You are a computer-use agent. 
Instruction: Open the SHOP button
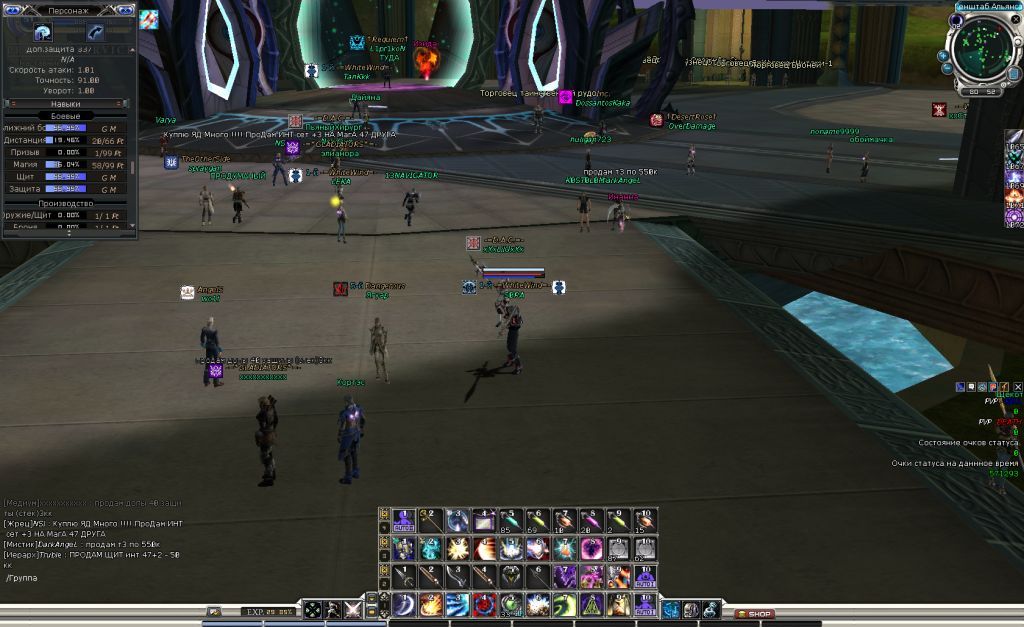pyautogui.click(x=755, y=613)
